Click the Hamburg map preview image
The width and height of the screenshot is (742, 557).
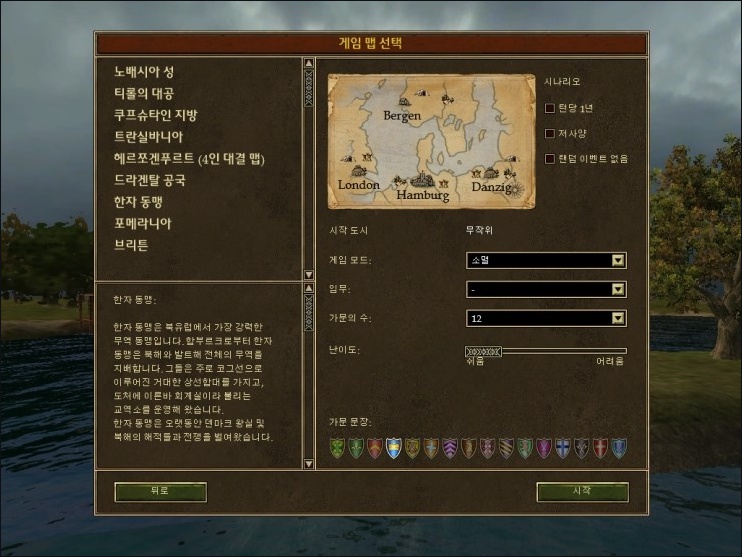point(430,141)
